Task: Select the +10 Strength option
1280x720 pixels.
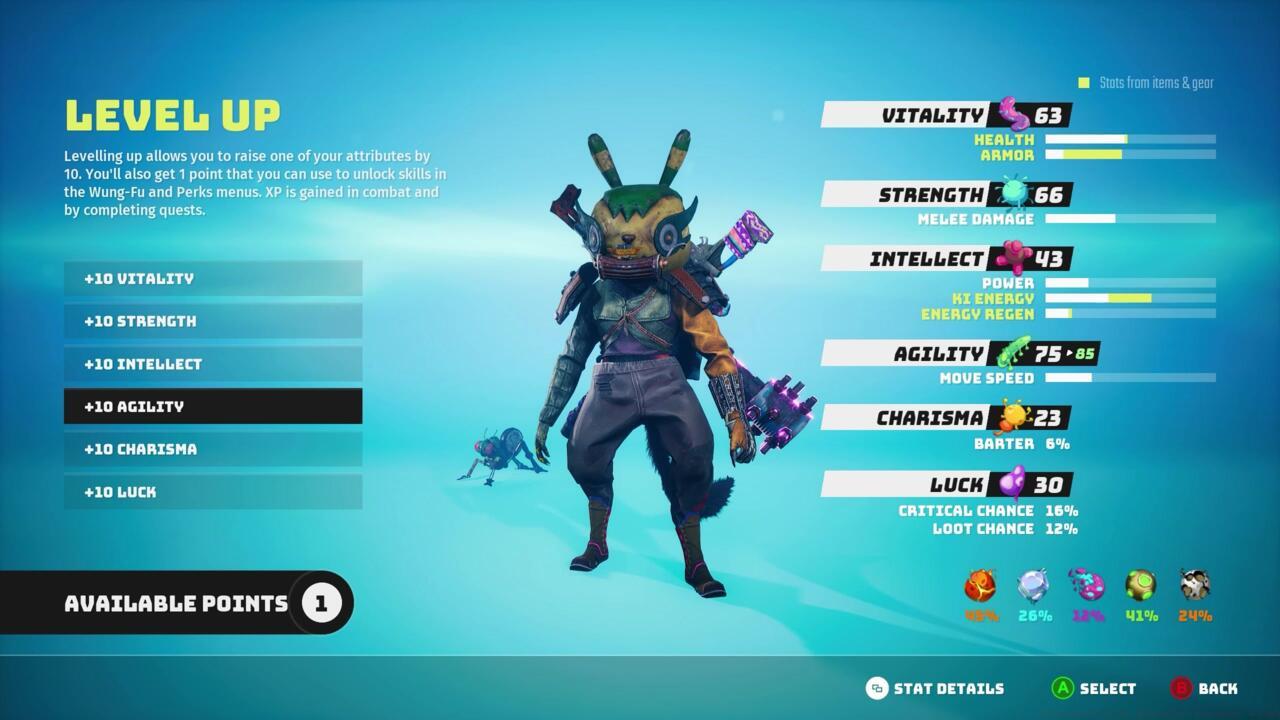Action: point(212,321)
